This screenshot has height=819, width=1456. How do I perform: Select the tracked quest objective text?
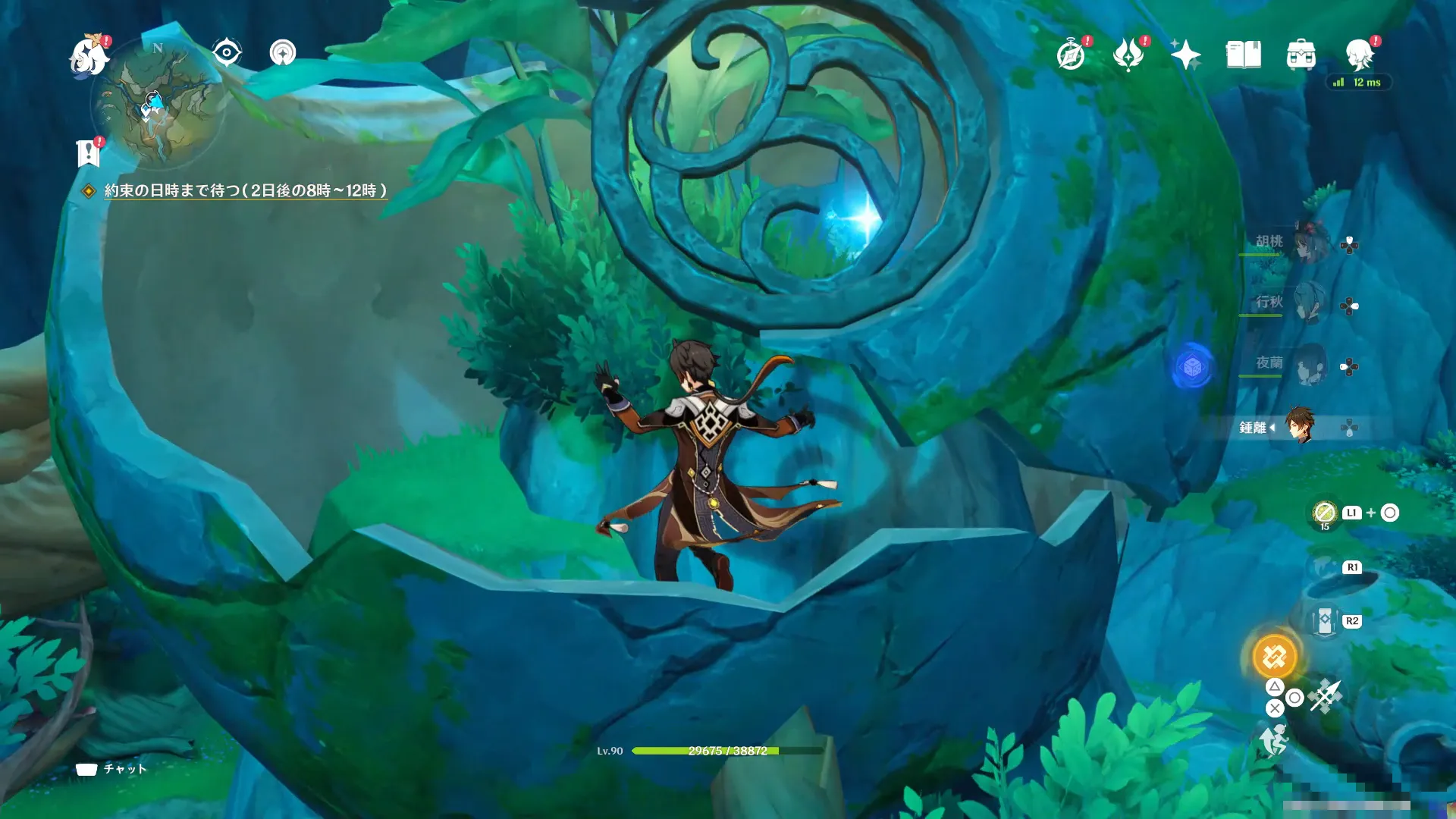246,190
